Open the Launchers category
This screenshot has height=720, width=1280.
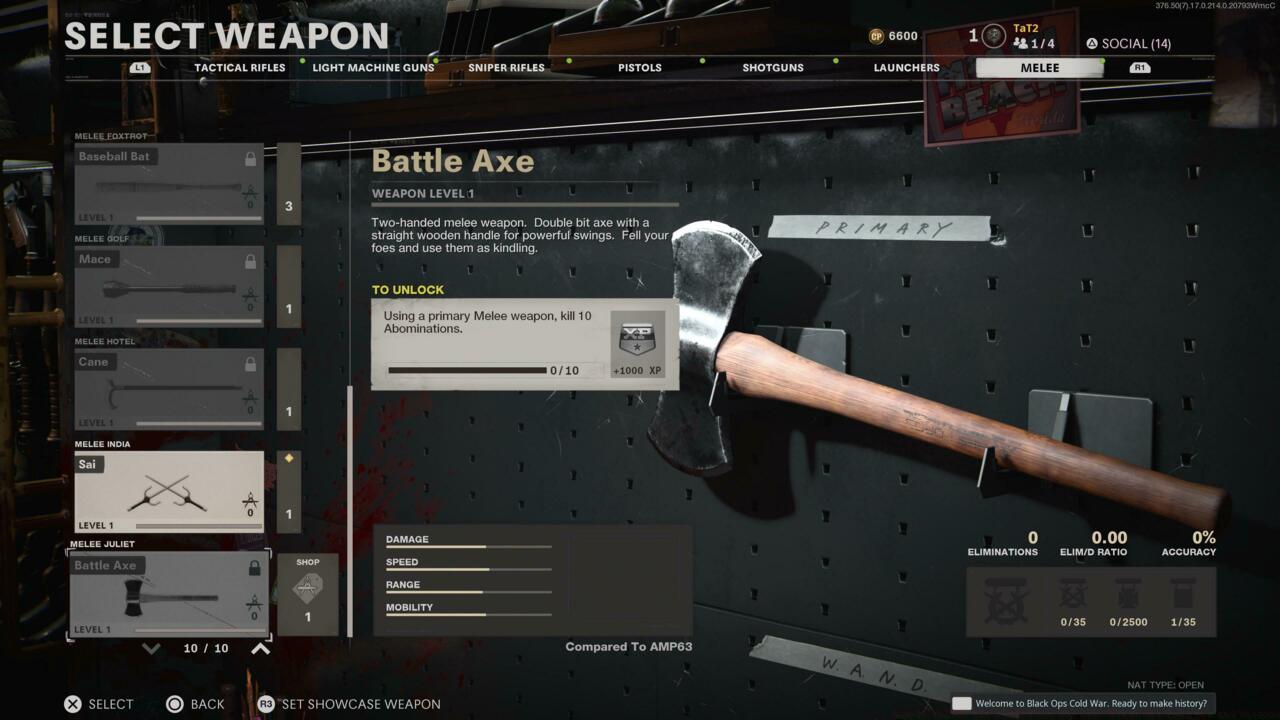click(906, 68)
